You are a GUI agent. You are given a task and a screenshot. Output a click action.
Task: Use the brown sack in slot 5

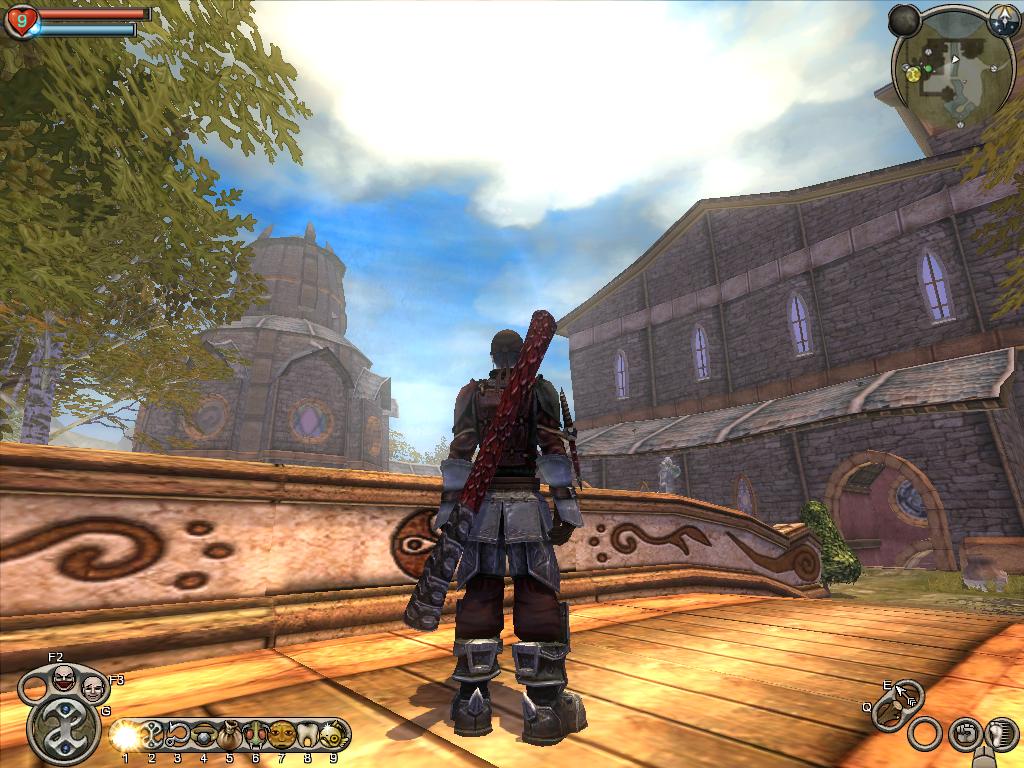pos(230,736)
